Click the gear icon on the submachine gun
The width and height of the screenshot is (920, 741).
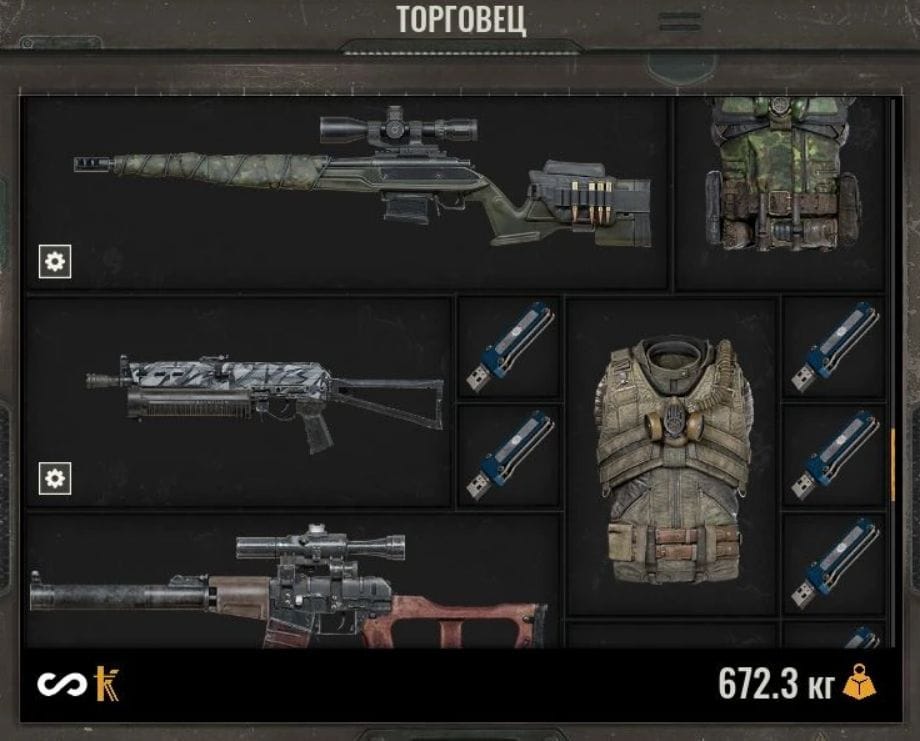click(x=55, y=479)
